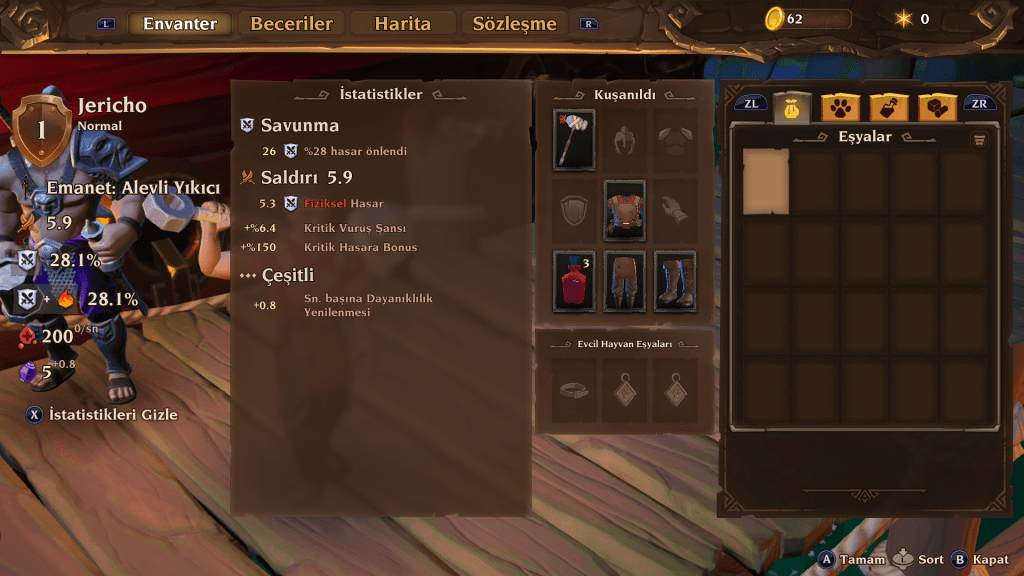Select the equipped hammer weapon slot

[574, 140]
